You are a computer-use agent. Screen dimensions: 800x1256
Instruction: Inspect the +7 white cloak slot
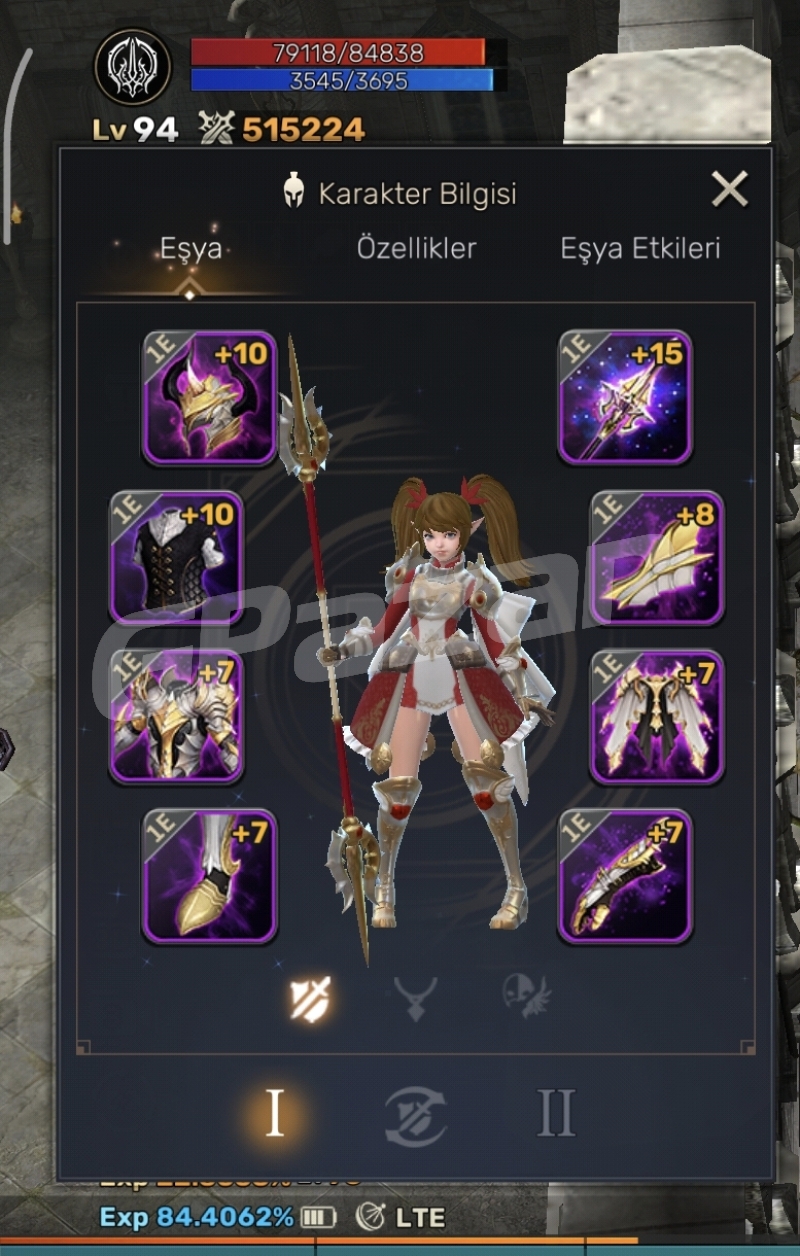[x=657, y=716]
